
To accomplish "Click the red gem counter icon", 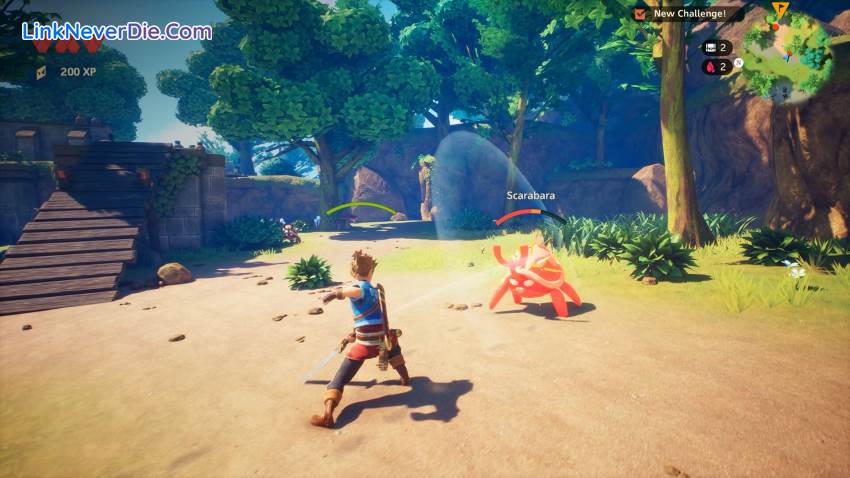I will point(710,67).
